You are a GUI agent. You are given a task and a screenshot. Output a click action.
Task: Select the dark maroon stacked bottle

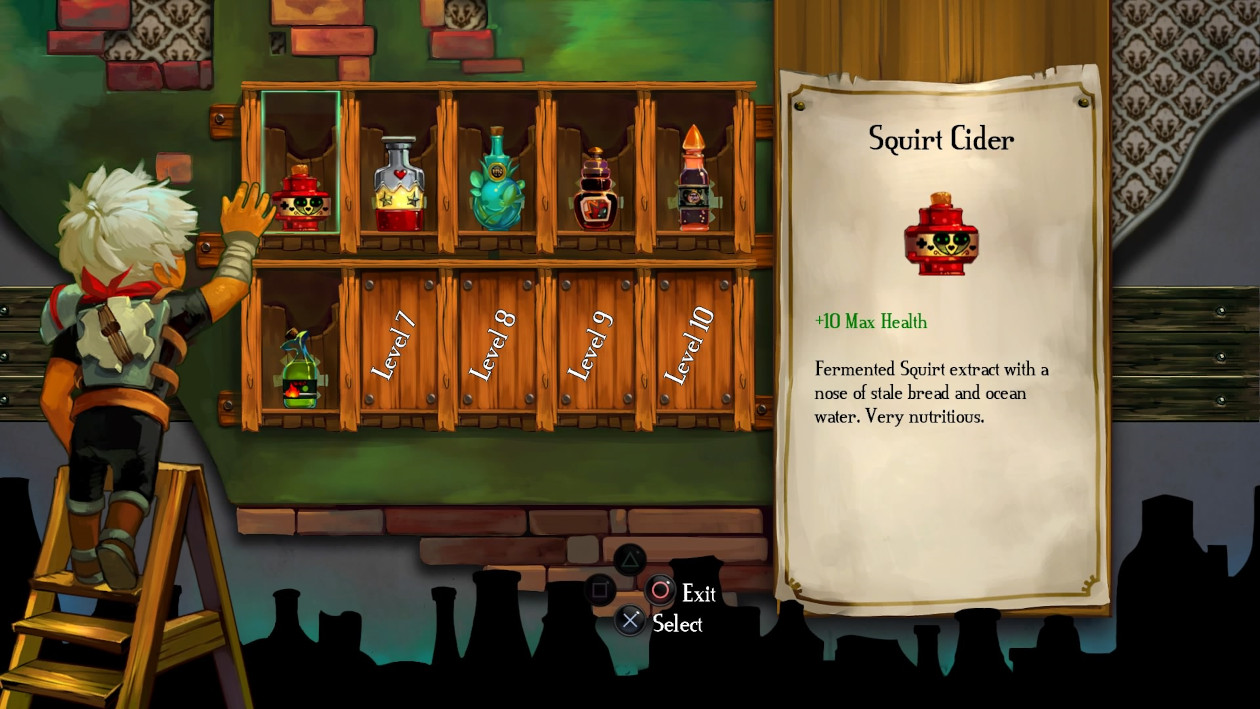pyautogui.click(x=596, y=191)
